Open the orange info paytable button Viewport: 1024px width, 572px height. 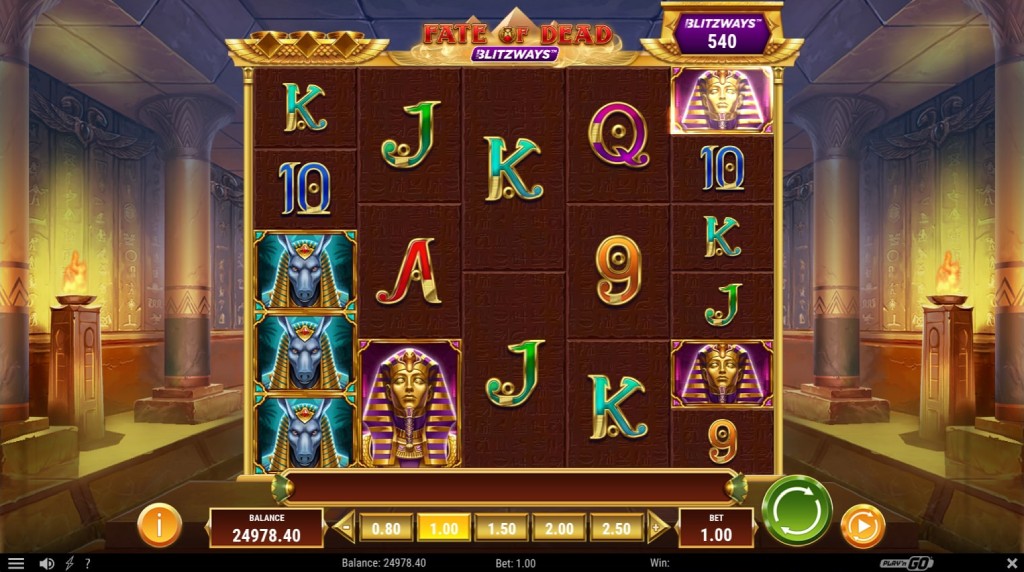coord(158,525)
